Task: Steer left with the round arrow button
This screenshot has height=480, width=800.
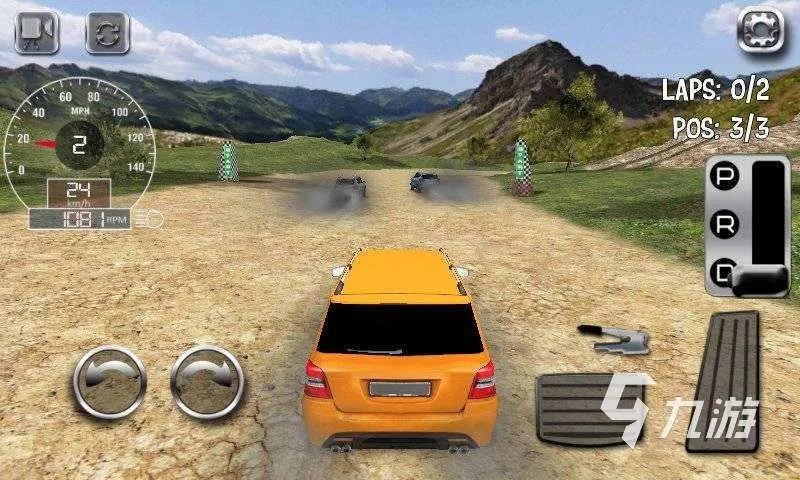Action: tap(110, 381)
